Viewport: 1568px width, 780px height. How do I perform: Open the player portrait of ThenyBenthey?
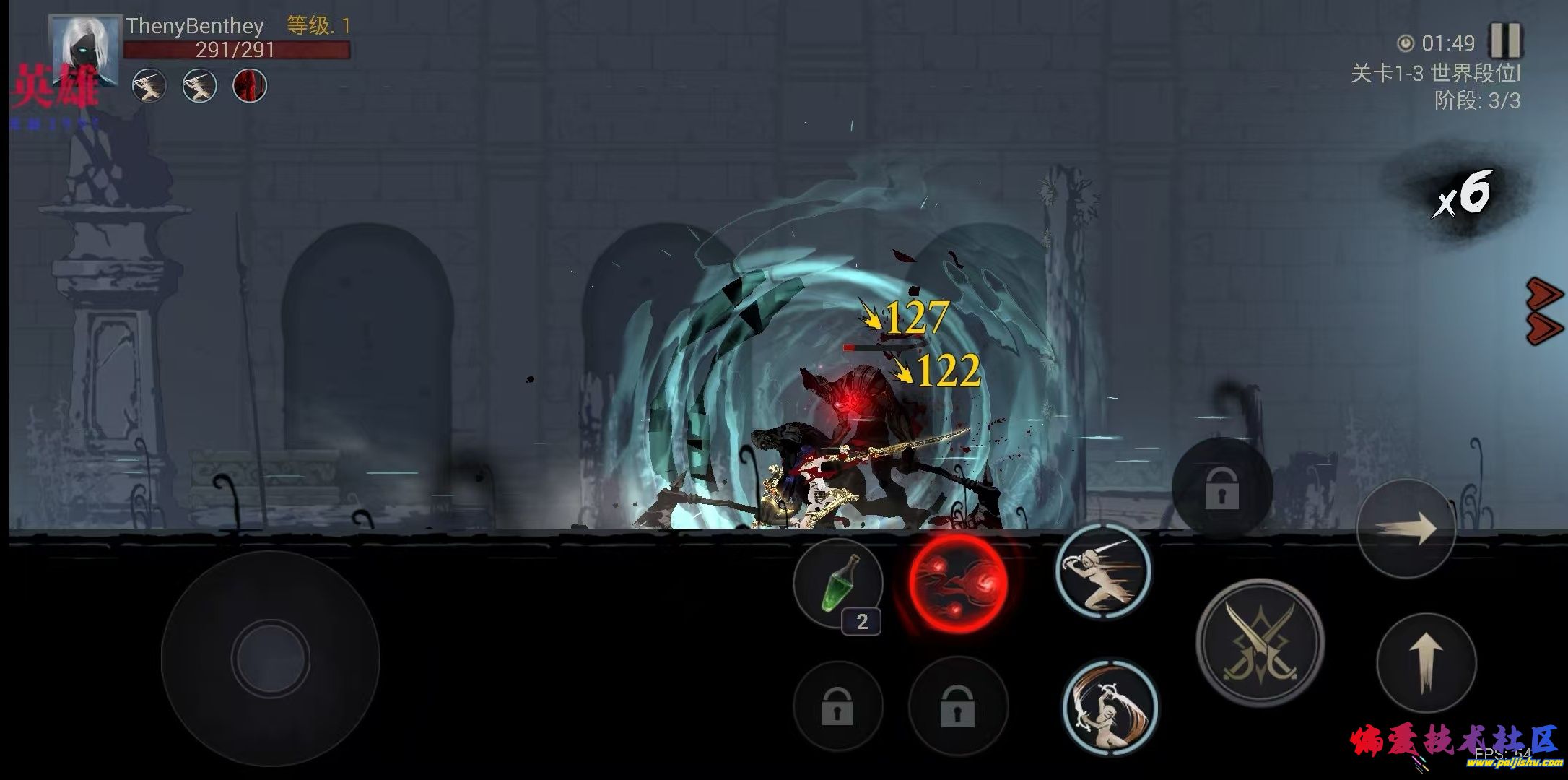tap(84, 51)
